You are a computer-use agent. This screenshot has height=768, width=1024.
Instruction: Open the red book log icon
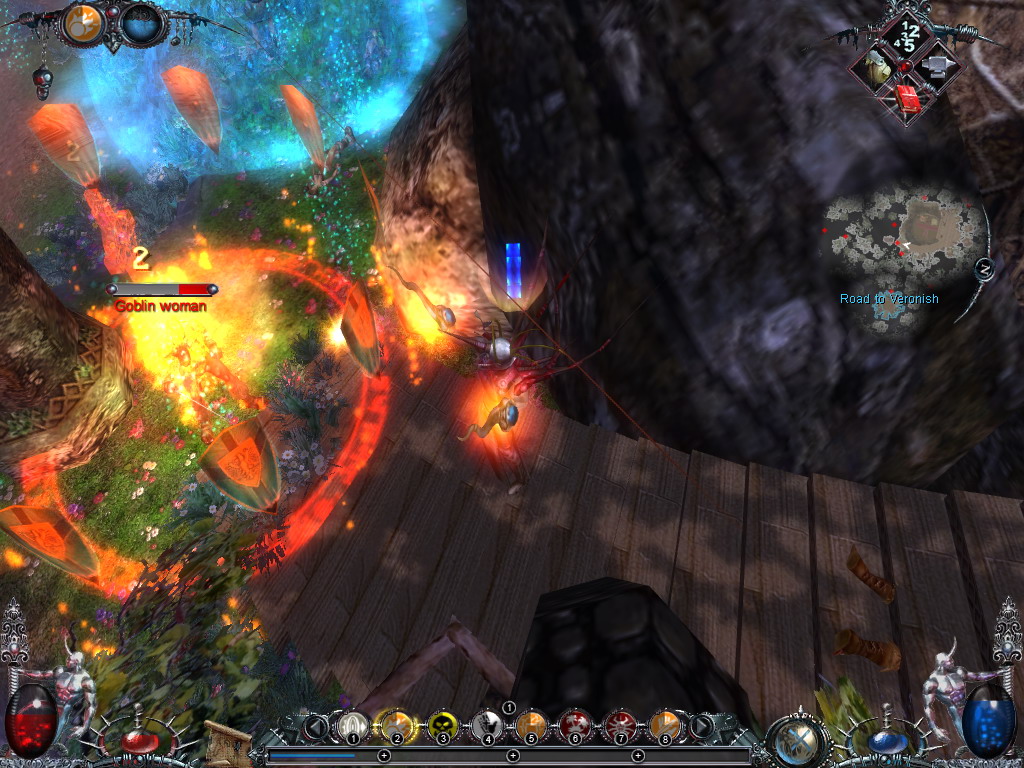[908, 97]
